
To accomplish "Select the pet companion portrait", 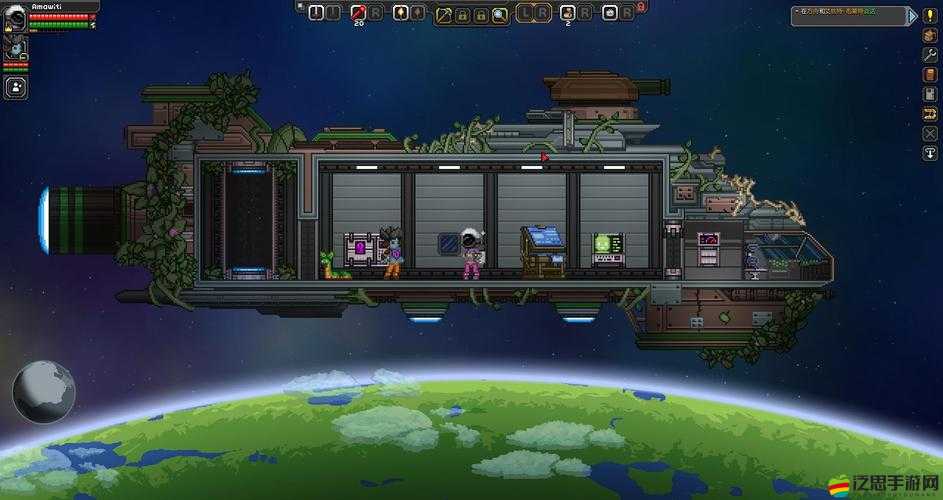I will point(15,46).
